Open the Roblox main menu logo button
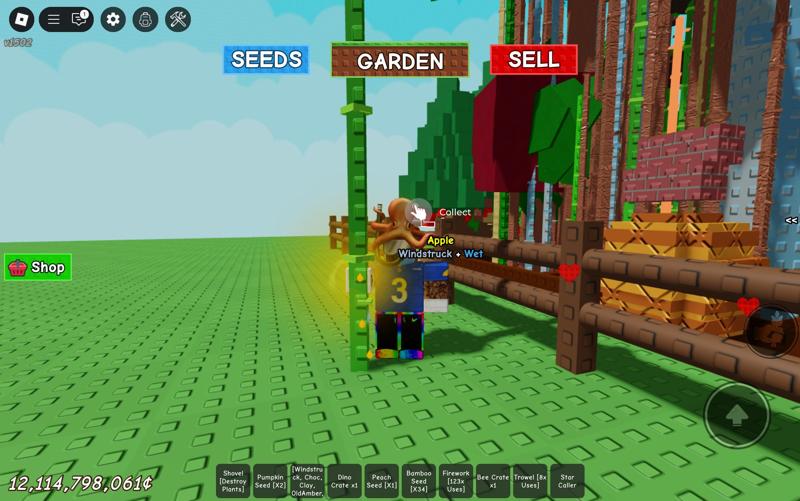The image size is (800, 501). point(21,19)
